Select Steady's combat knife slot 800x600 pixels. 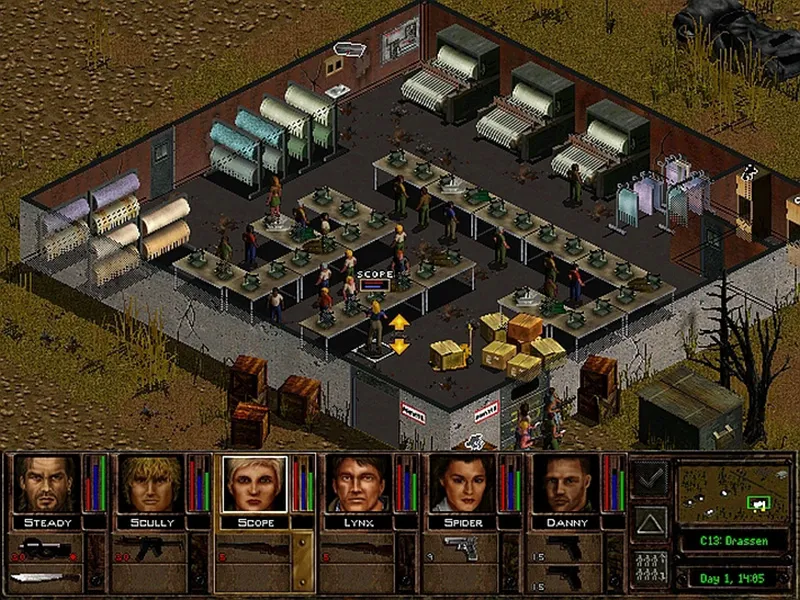coord(46,577)
